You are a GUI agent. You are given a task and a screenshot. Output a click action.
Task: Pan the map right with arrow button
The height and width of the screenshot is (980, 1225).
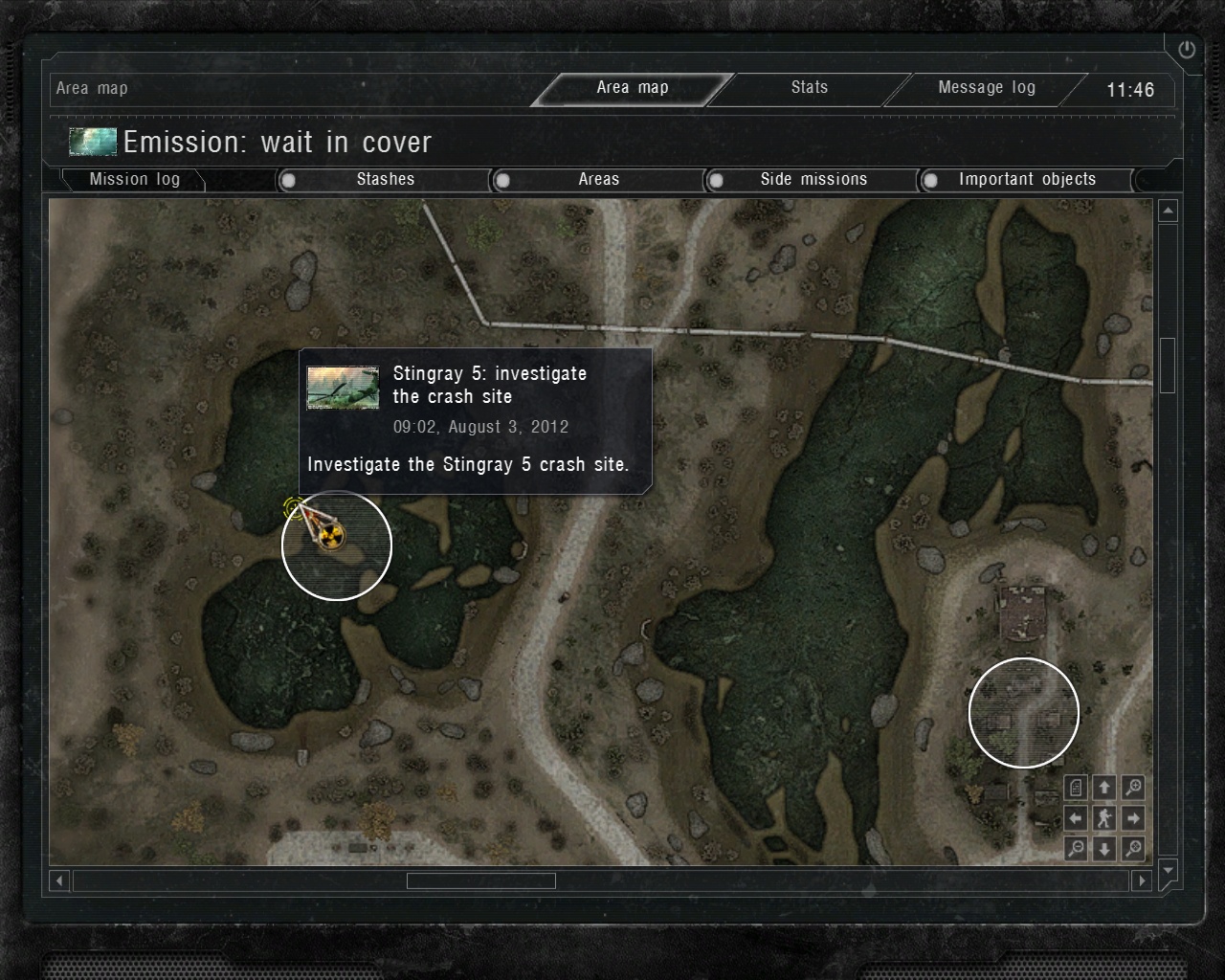(x=1133, y=818)
